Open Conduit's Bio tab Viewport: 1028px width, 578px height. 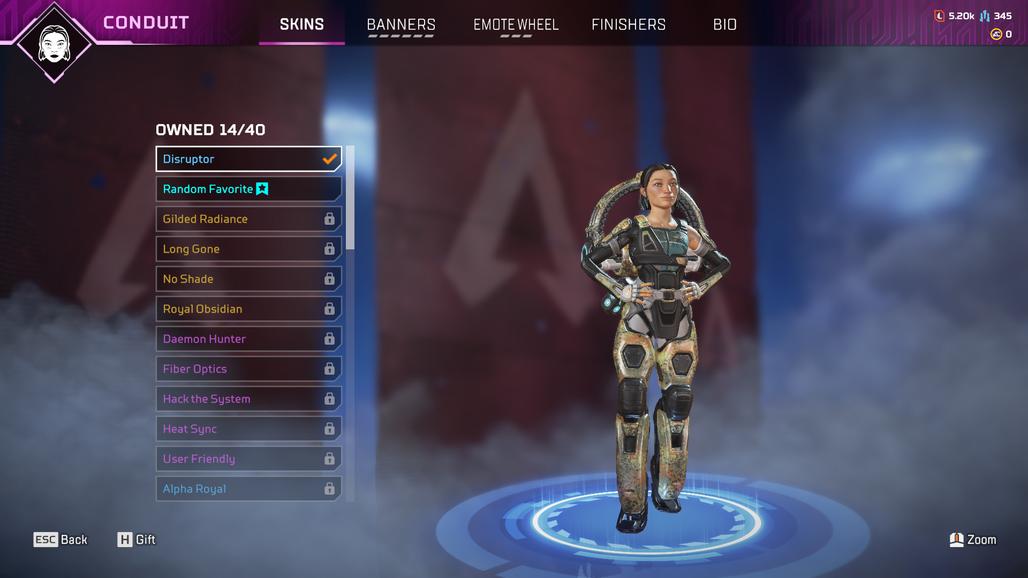click(725, 24)
